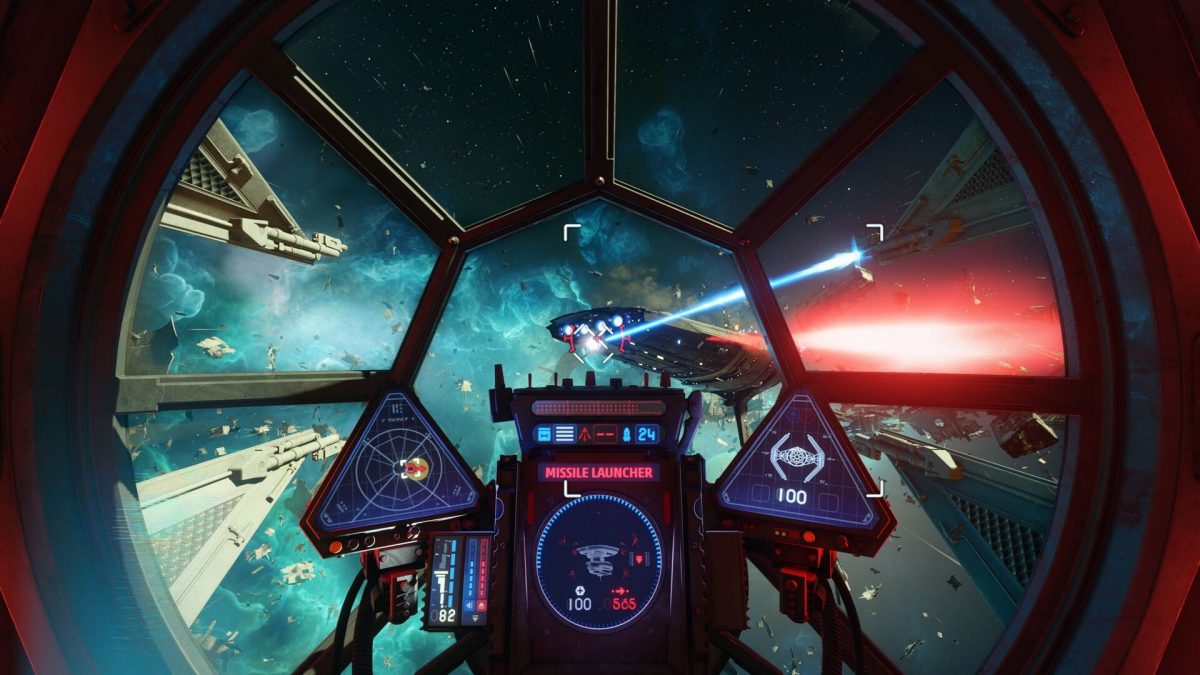1200x675 pixels.
Task: Select the throttle and power gauge panel
Action: 459,580
